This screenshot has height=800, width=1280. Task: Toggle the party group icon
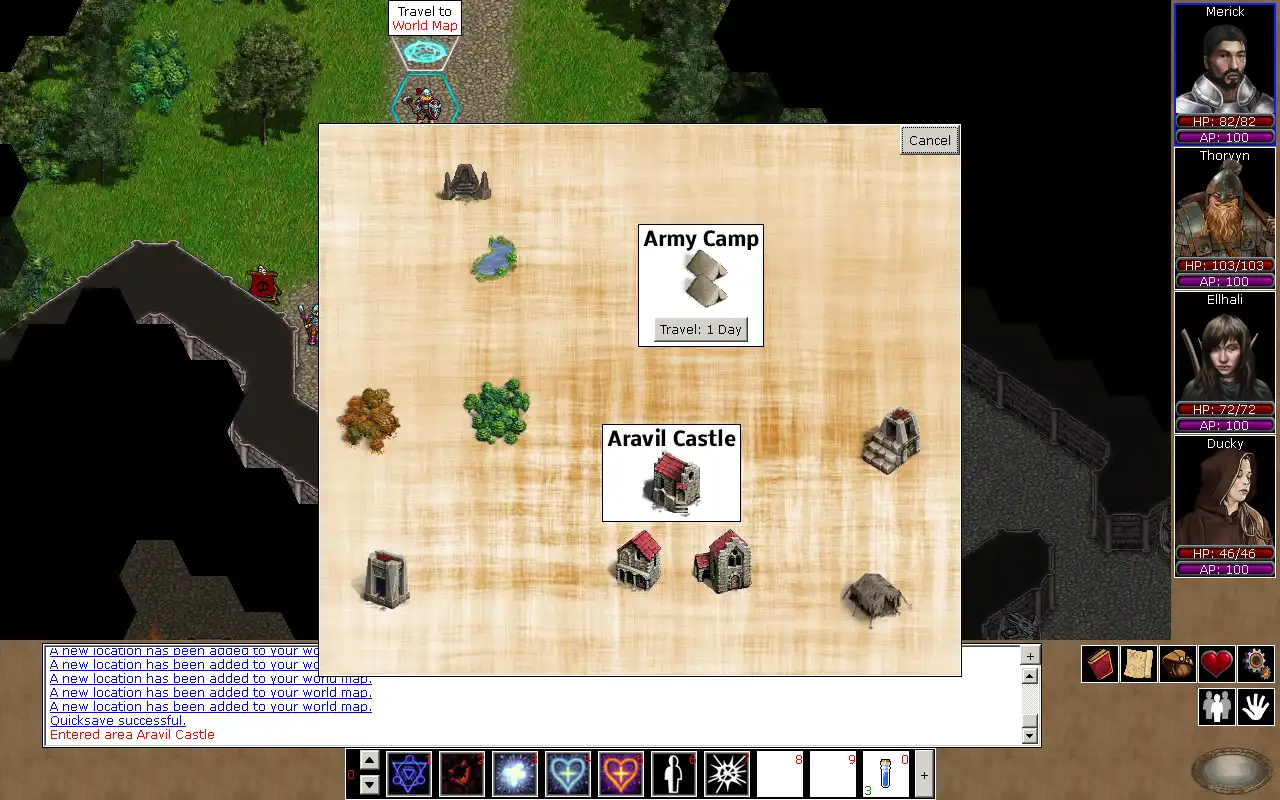[x=1217, y=707]
